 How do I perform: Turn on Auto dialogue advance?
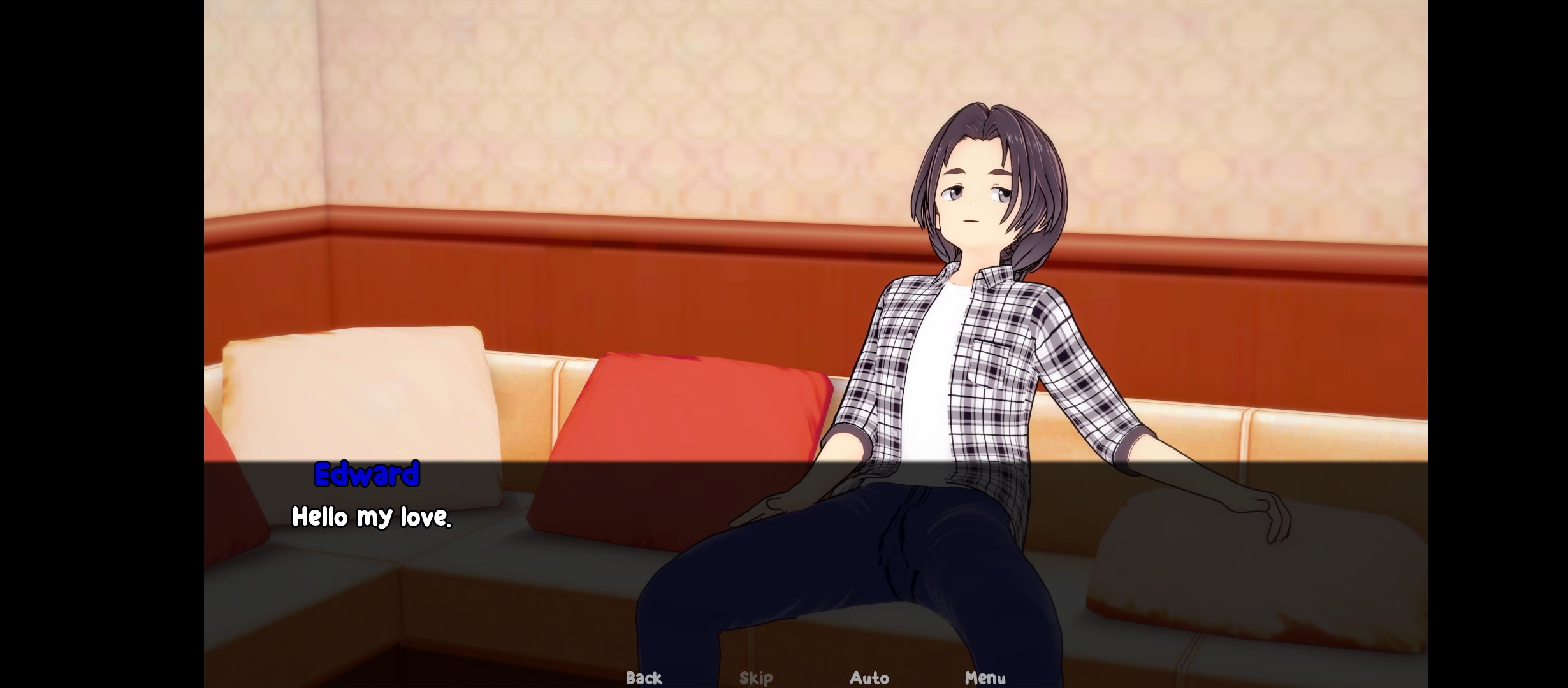[x=869, y=677]
